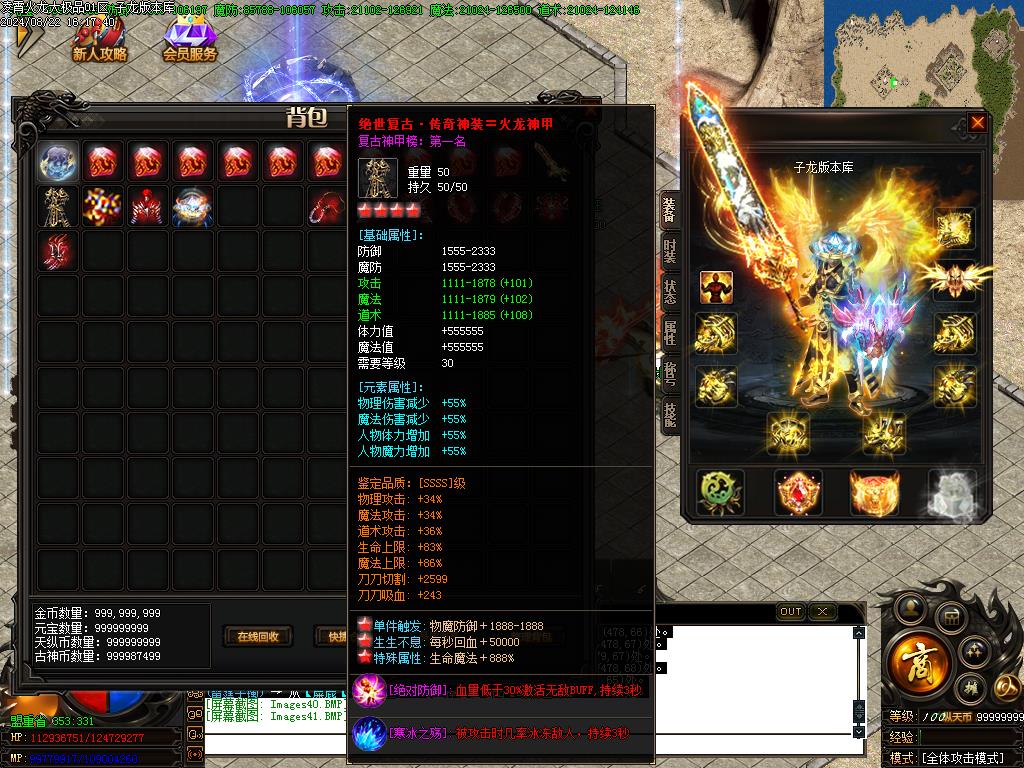This screenshot has height=768, width=1024.
Task: Open the minimap
Action: pyautogui.click(x=922, y=52)
